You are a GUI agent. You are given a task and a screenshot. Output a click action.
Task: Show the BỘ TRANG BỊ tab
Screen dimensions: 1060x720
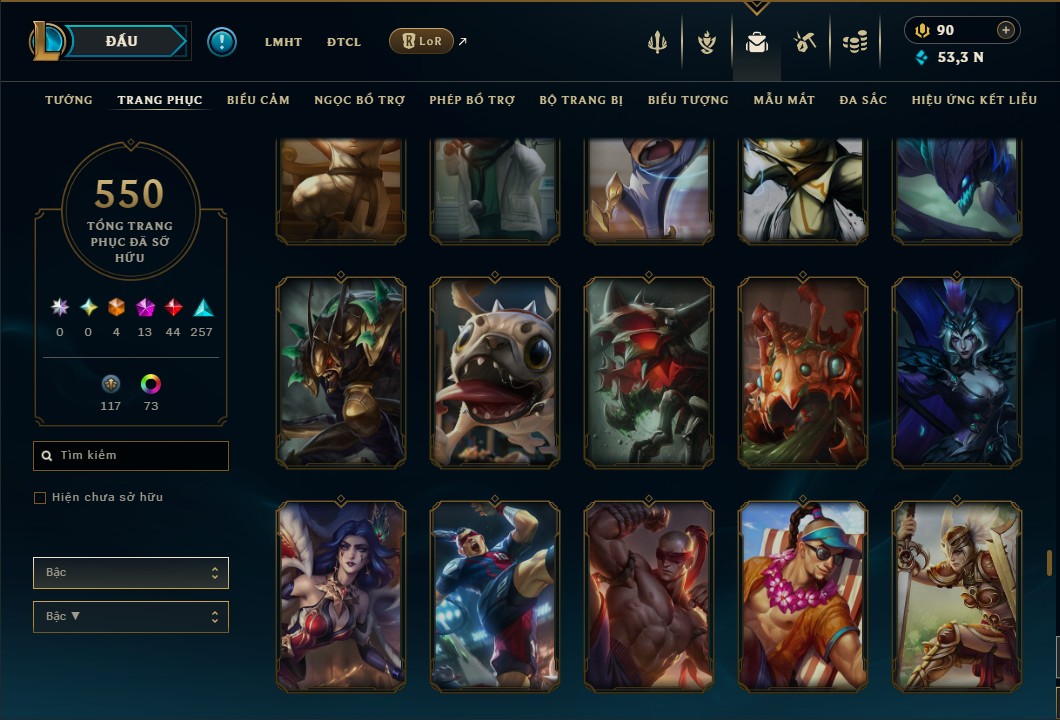(x=581, y=100)
